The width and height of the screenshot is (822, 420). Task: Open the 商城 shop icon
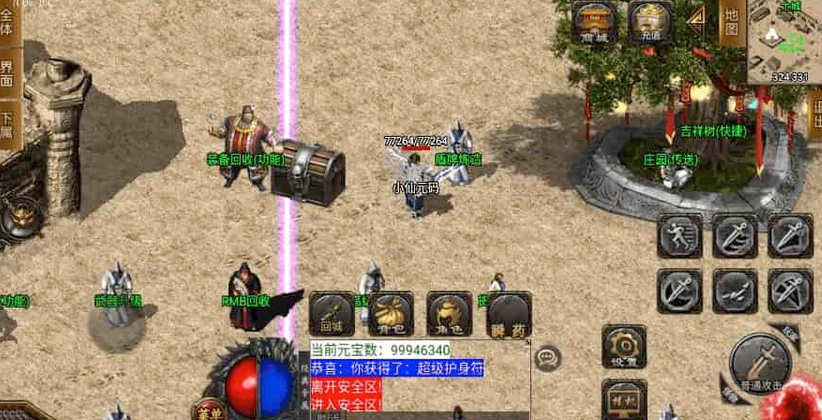(595, 22)
